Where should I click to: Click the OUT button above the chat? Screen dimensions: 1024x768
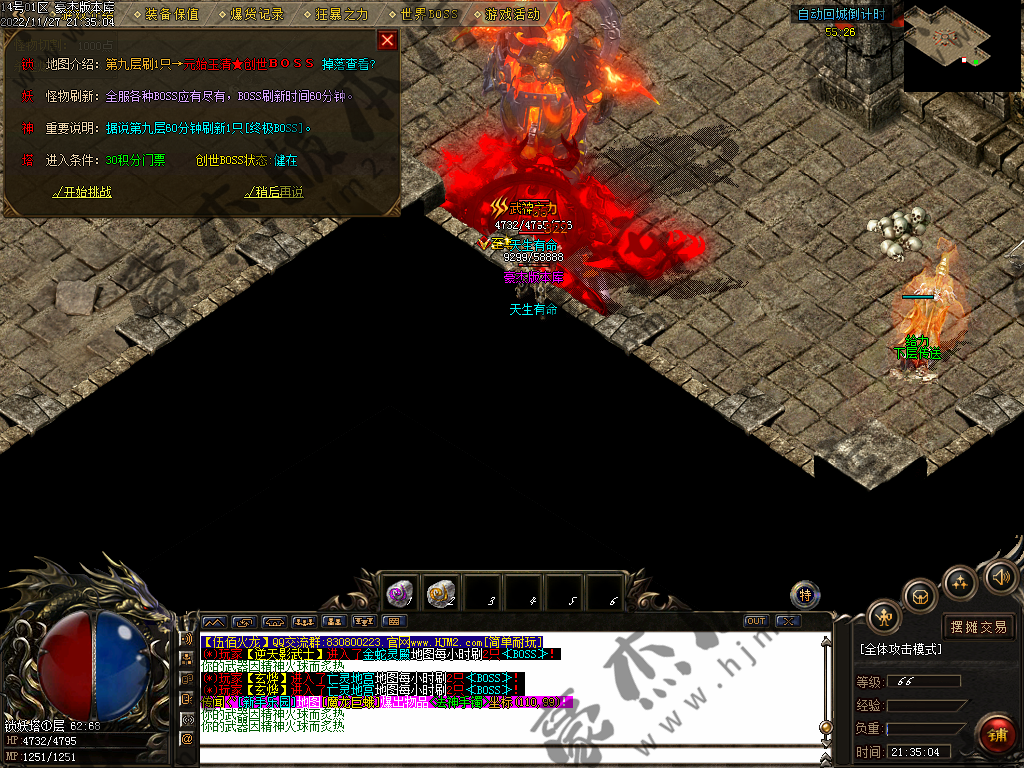pyautogui.click(x=756, y=621)
